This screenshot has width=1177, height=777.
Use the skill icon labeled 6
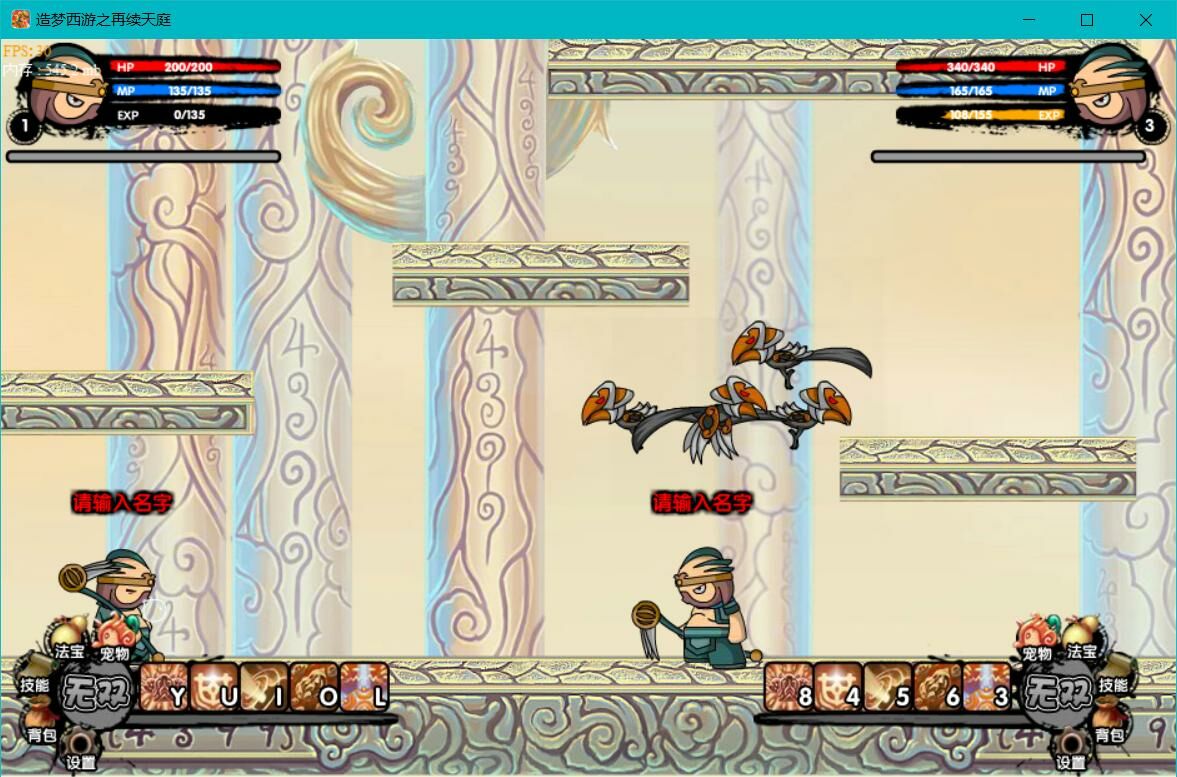coord(939,688)
